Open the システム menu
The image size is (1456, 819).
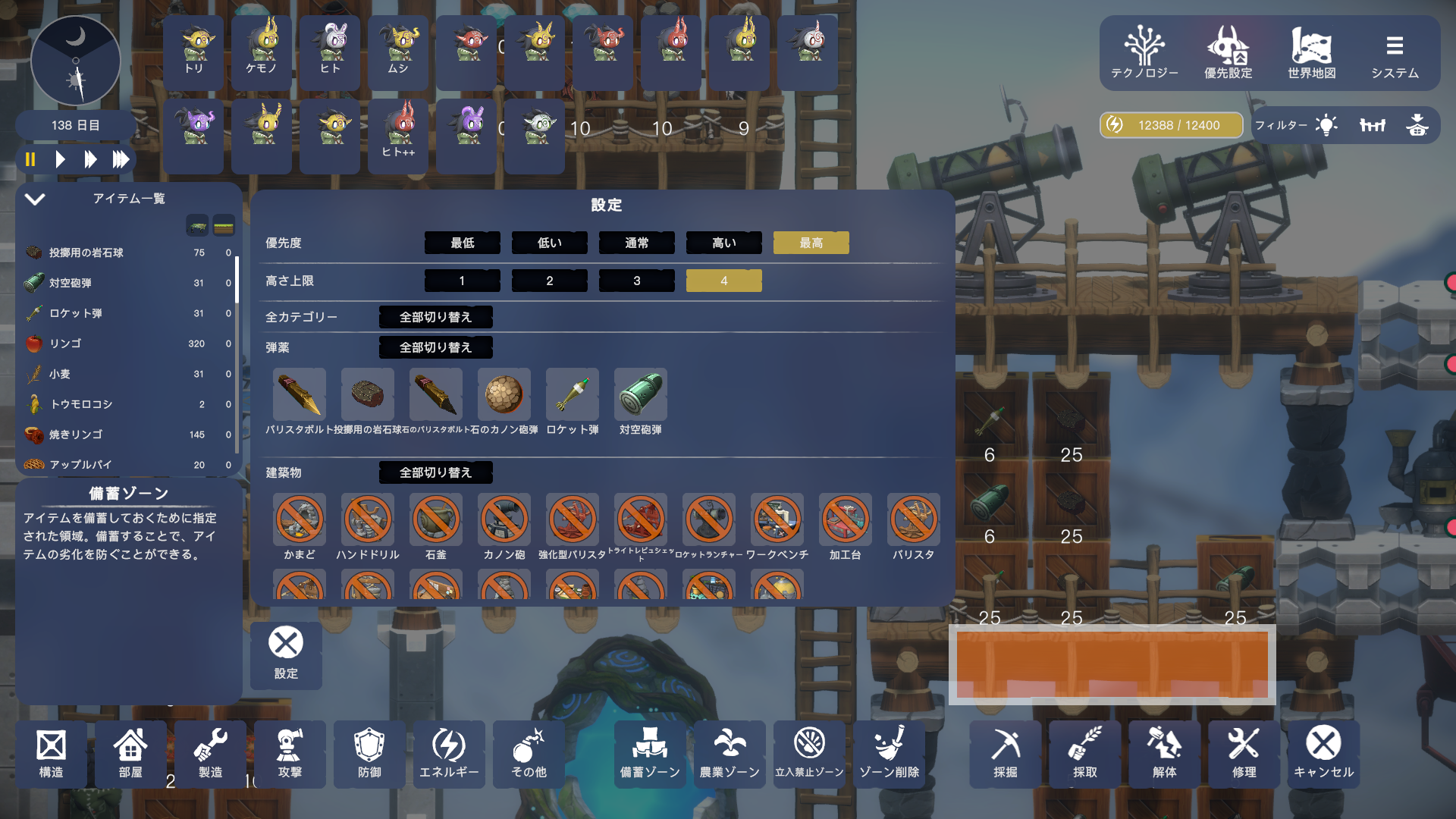pyautogui.click(x=1395, y=53)
